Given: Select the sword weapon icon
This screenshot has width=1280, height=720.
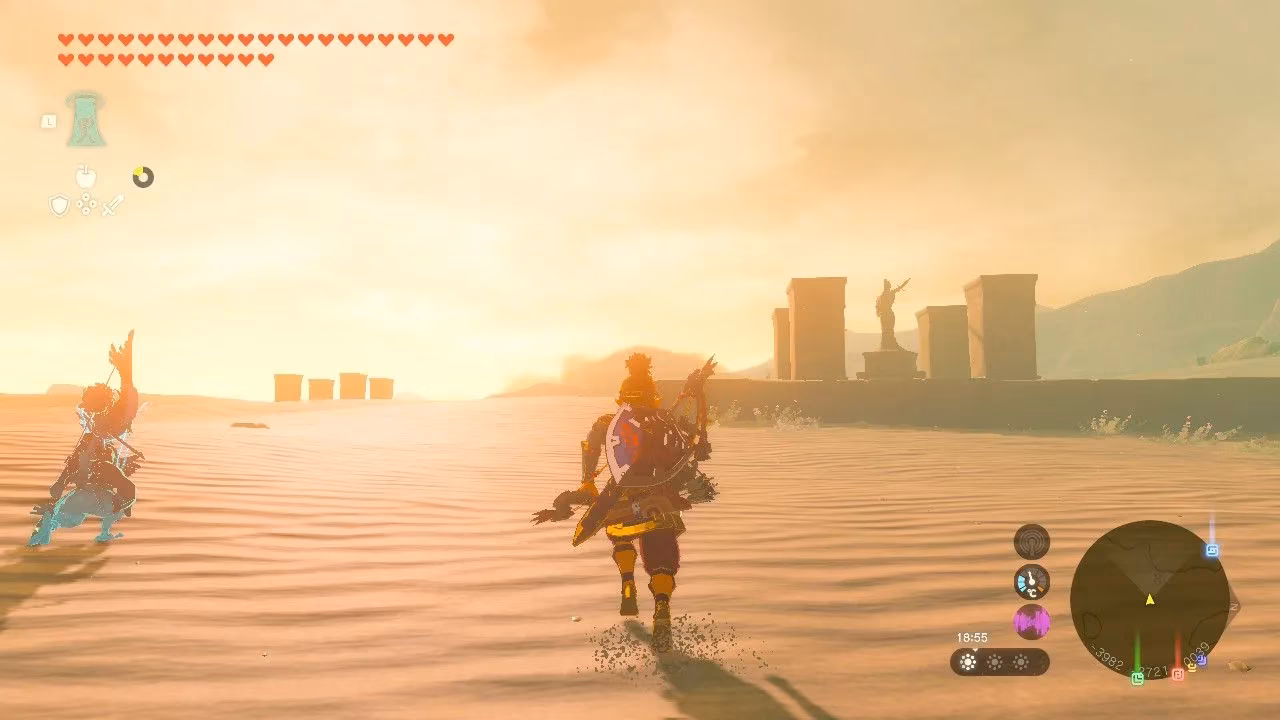Looking at the screenshot, I should pos(113,205).
